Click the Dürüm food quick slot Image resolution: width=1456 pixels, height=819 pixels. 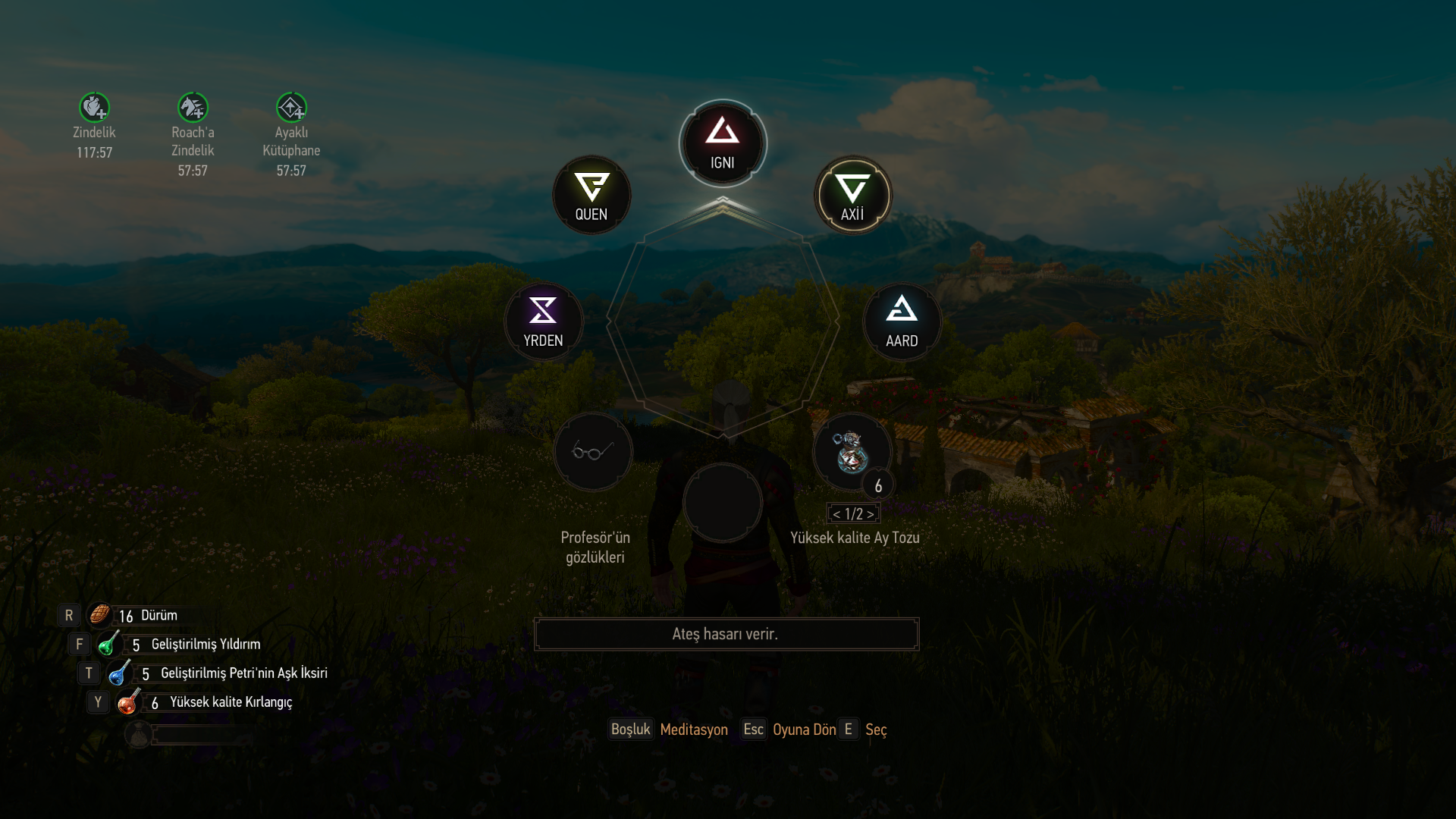tap(99, 615)
